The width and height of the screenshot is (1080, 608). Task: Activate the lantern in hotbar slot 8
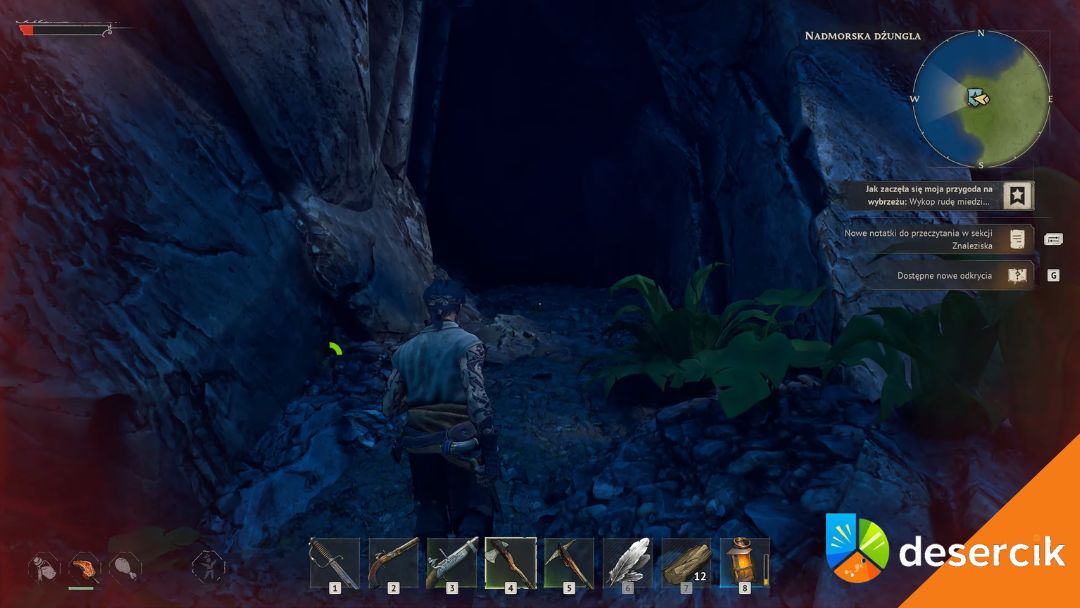[744, 563]
